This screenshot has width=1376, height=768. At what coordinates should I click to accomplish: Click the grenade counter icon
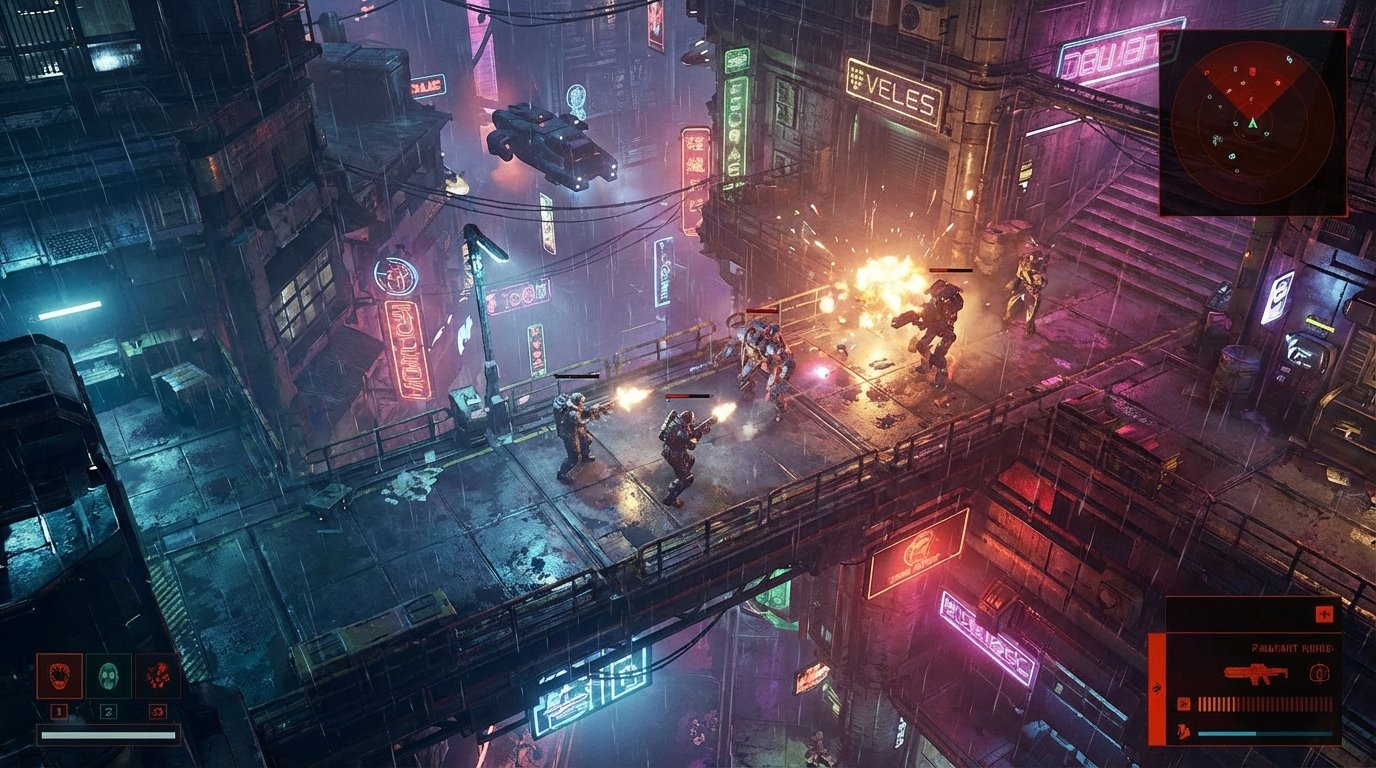[1320, 674]
